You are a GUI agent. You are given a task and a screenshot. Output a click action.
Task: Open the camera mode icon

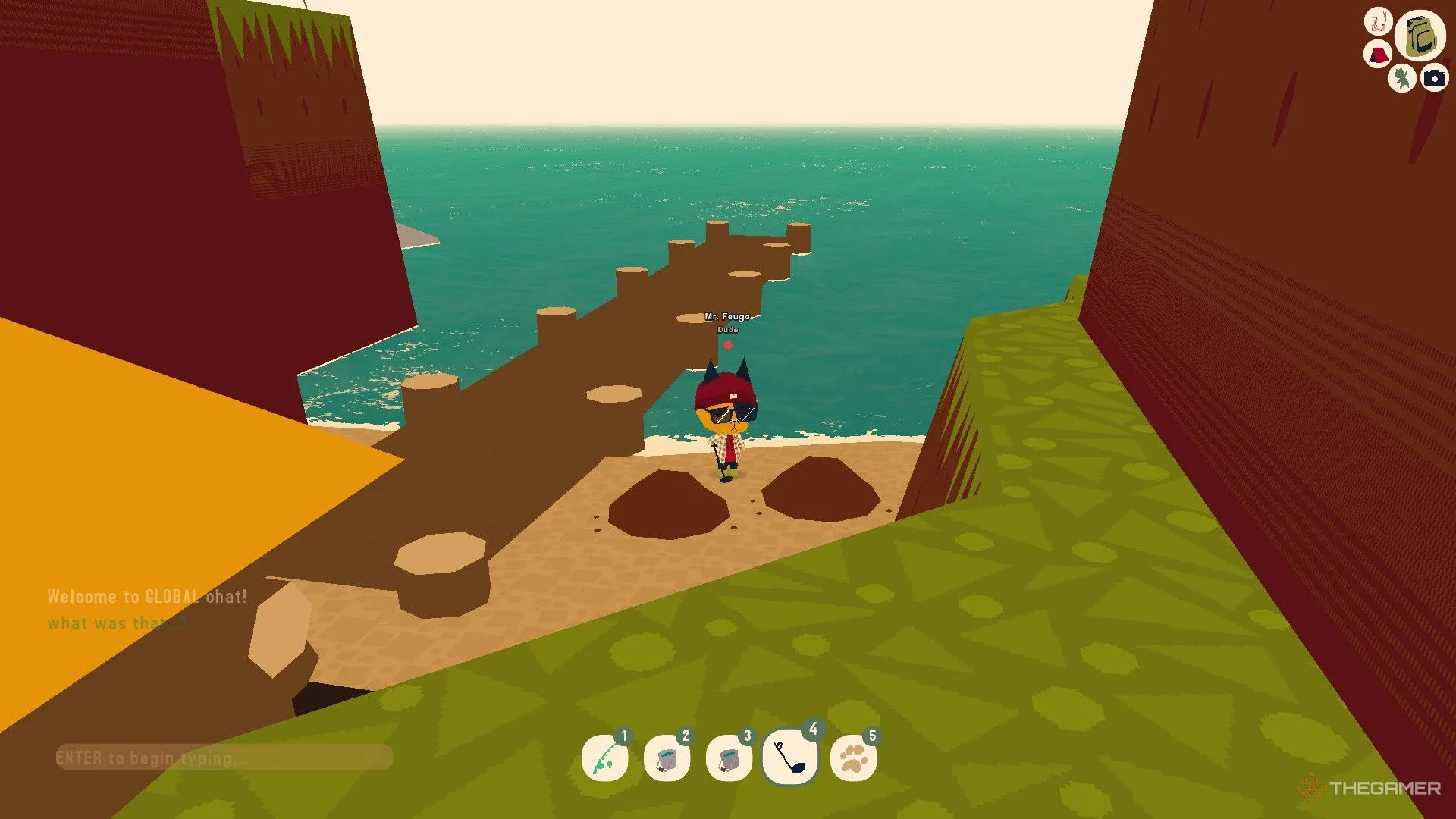1434,78
